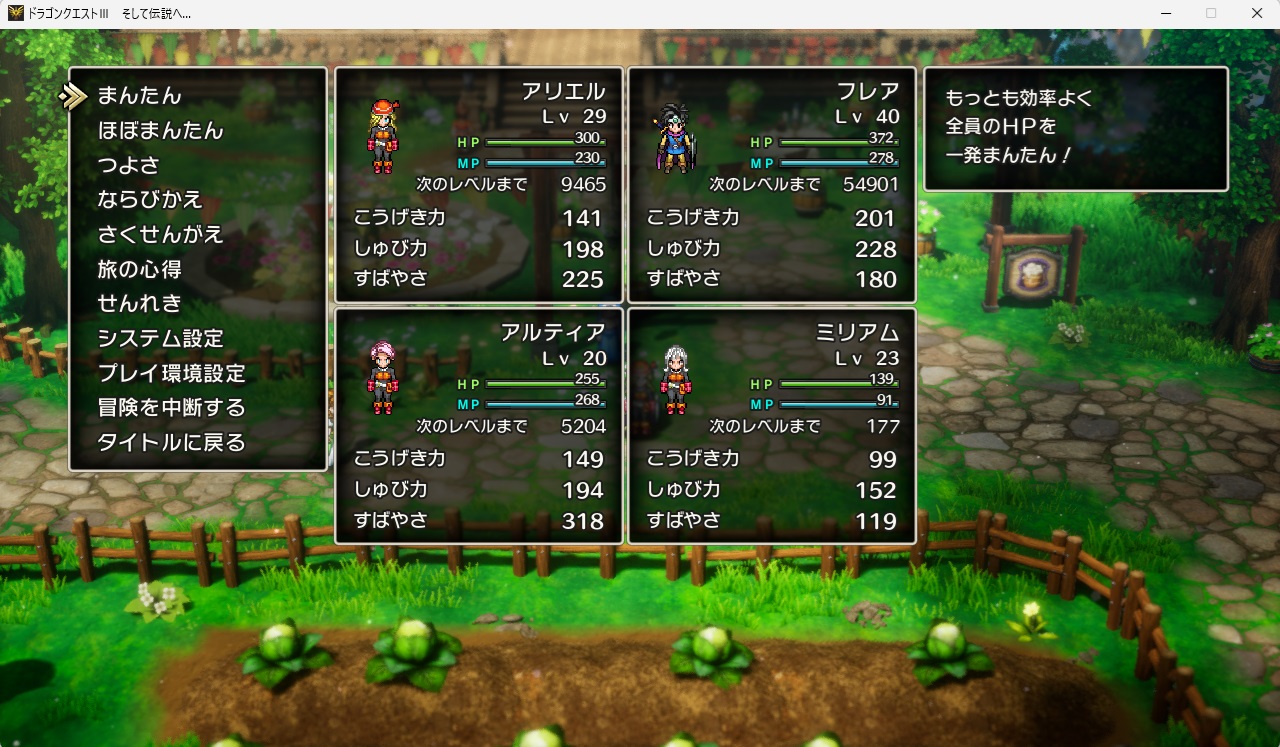Select タイトルに戻る to return to title

coord(171,442)
